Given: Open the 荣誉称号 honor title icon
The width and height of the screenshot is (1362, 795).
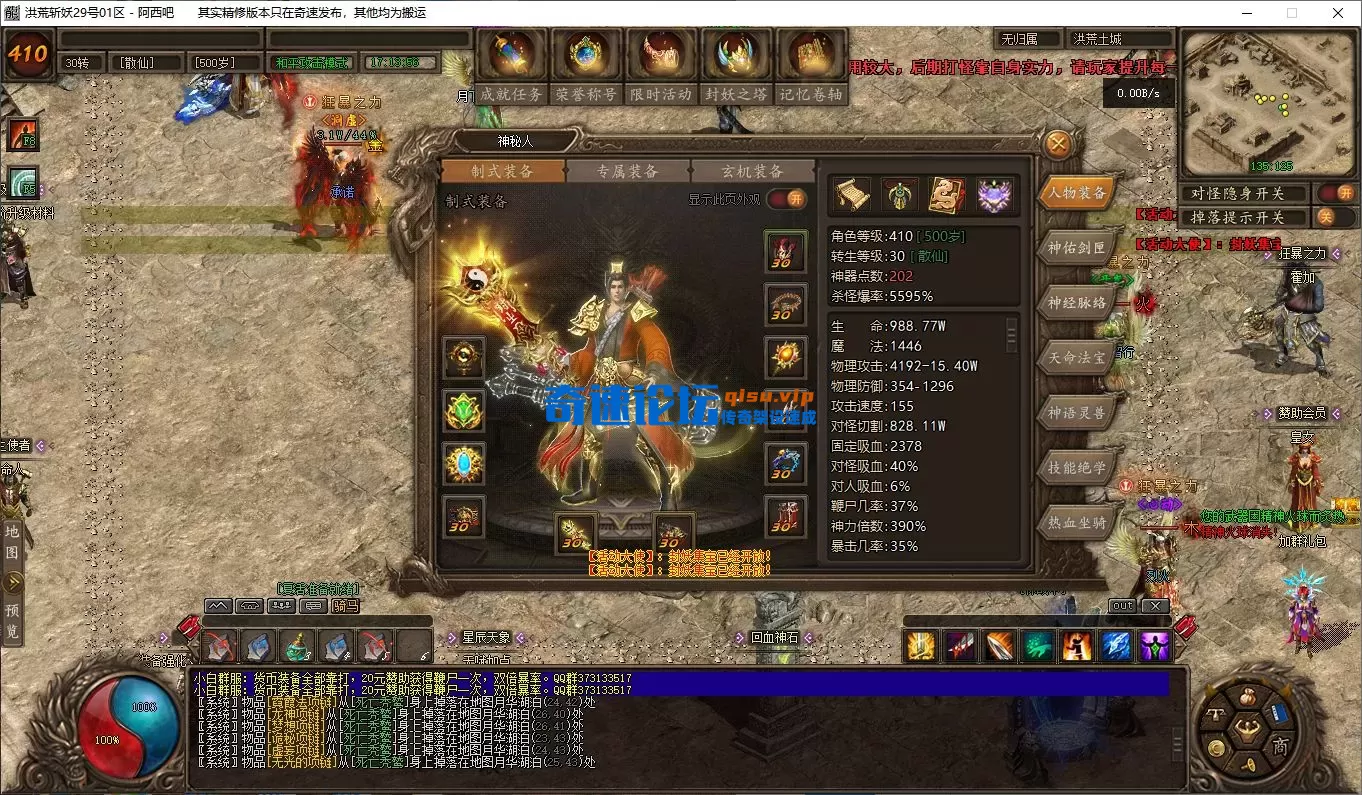Looking at the screenshot, I should (x=586, y=55).
